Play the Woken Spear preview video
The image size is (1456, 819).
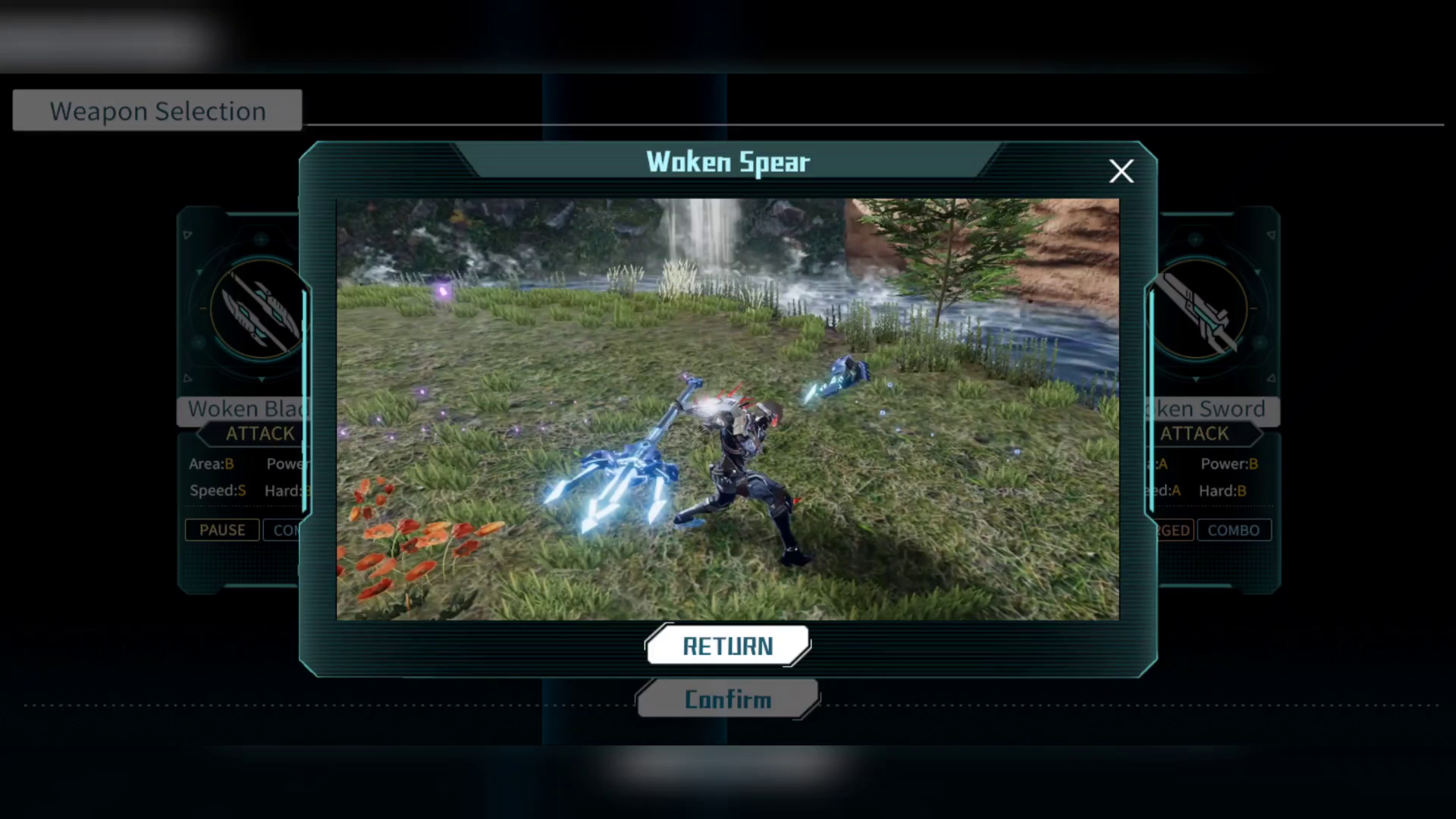click(728, 409)
